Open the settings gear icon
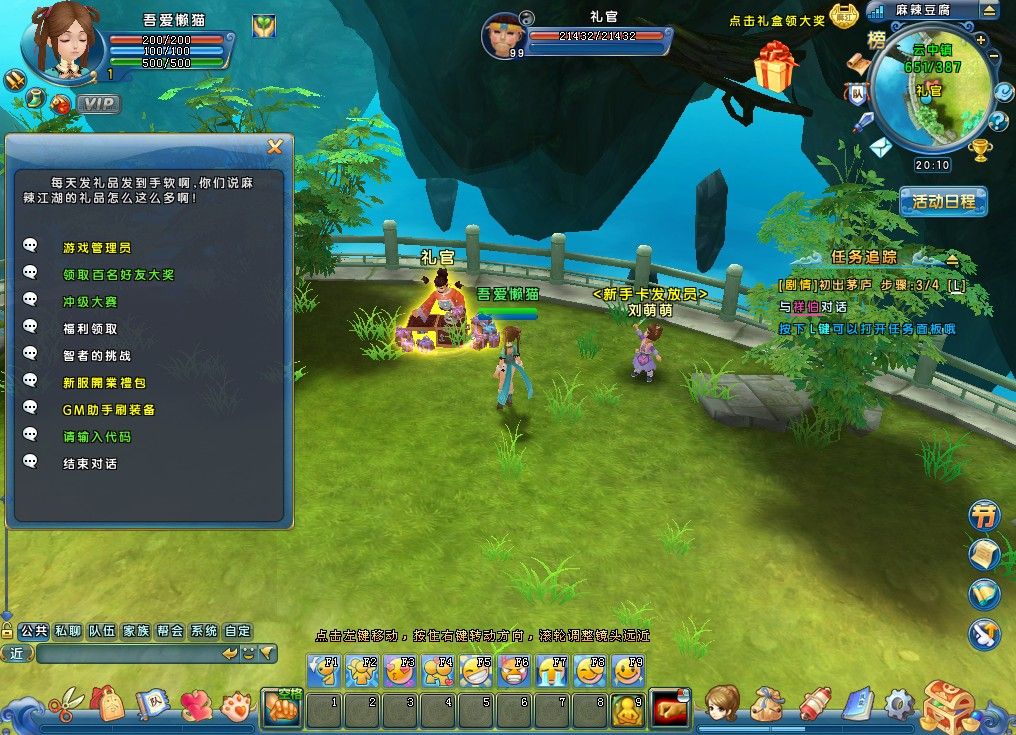 coord(899,704)
